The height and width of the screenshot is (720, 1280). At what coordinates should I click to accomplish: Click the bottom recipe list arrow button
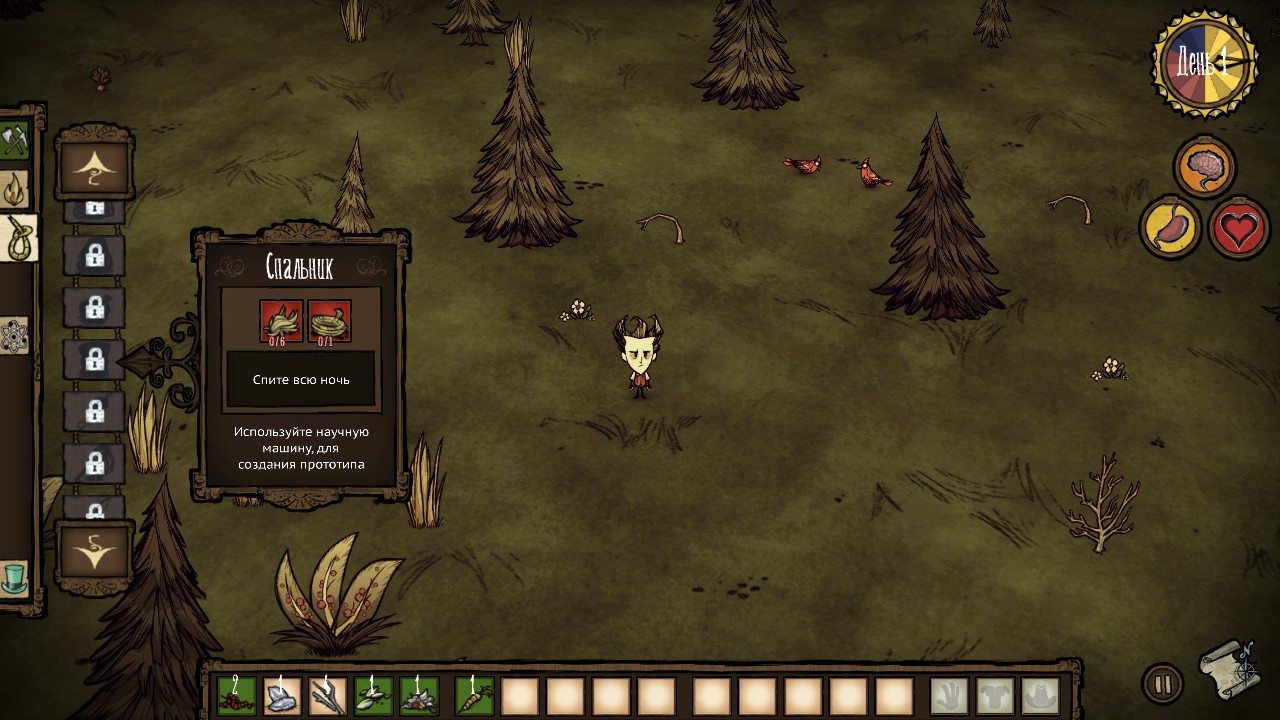pos(95,552)
